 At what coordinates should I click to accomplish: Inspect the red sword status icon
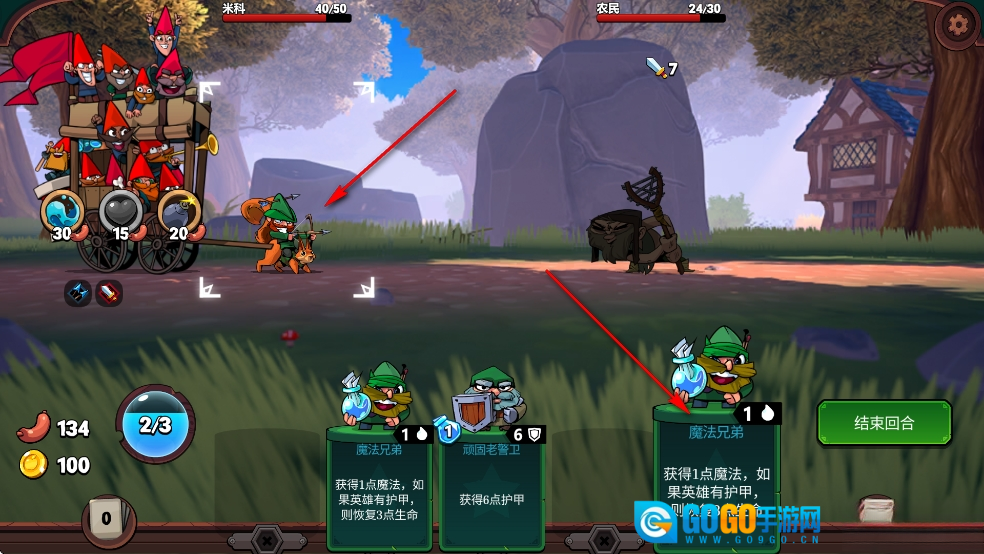(x=109, y=293)
